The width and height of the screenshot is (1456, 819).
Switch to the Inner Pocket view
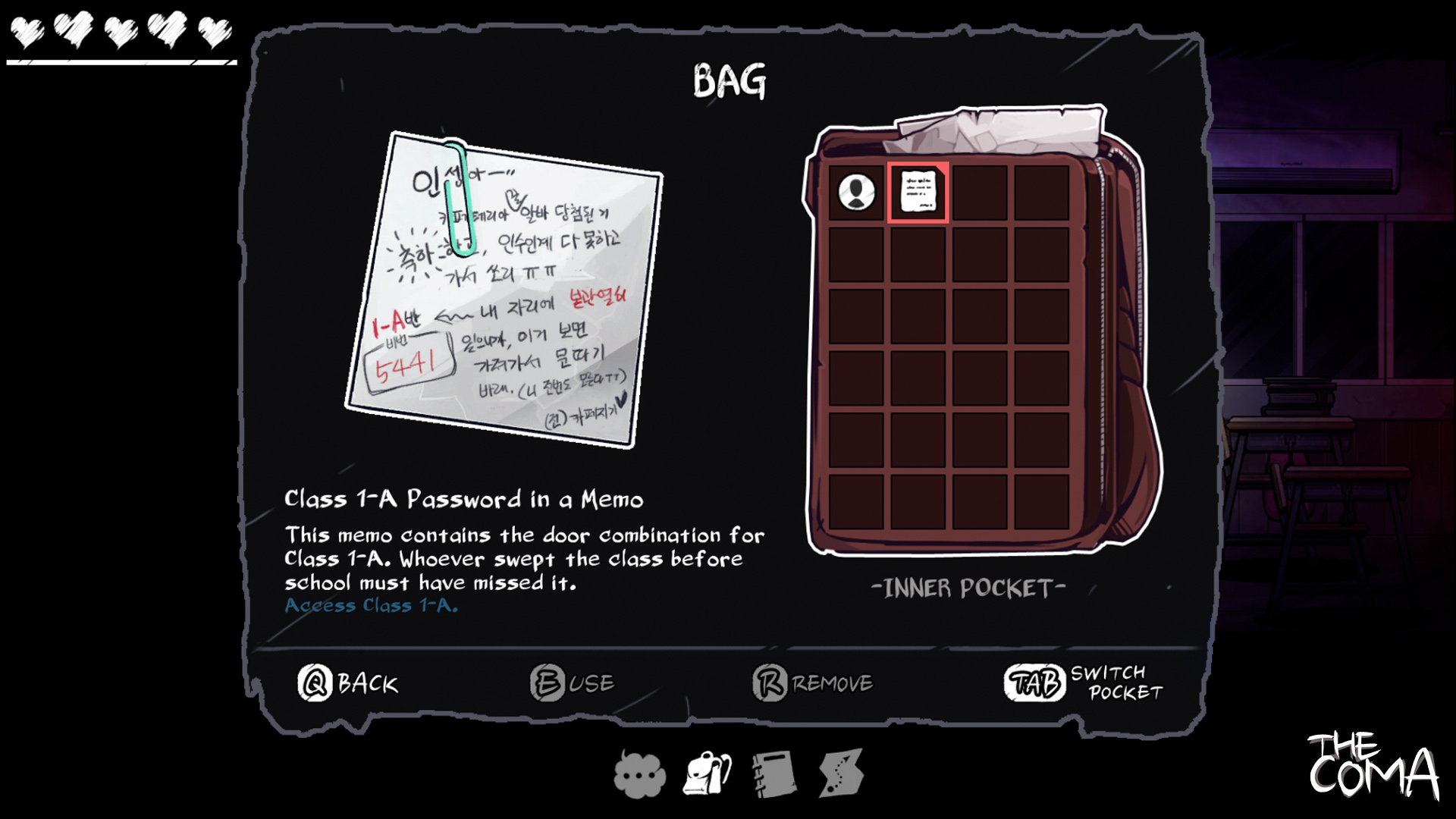[x=971, y=585]
